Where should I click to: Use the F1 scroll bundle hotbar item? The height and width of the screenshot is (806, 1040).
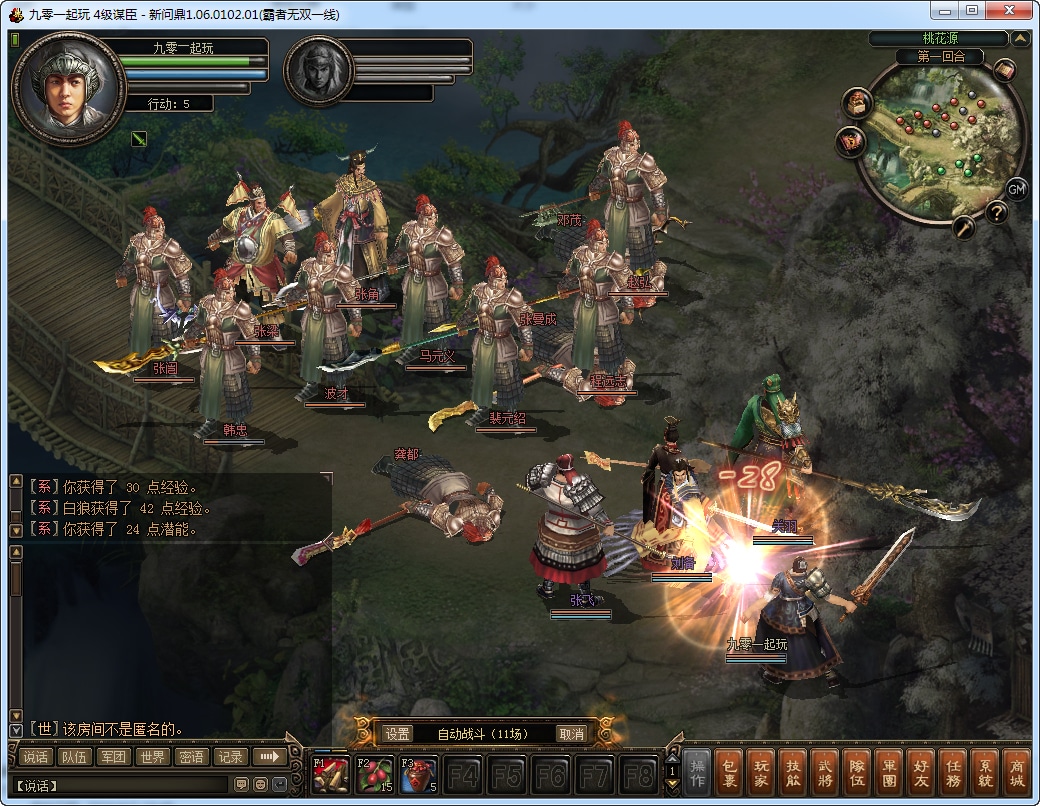(x=330, y=774)
